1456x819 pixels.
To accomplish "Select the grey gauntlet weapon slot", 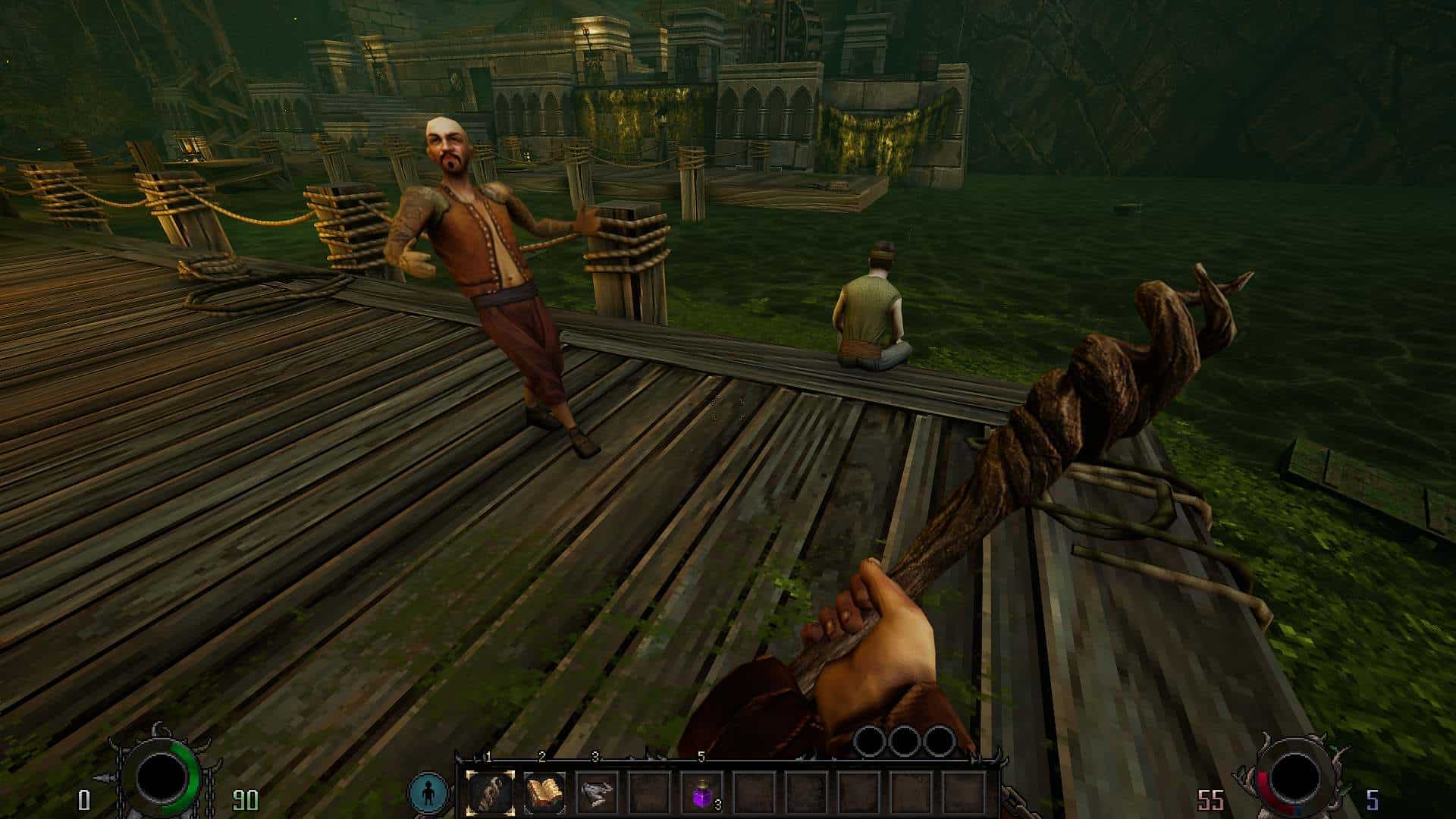I will [x=597, y=793].
